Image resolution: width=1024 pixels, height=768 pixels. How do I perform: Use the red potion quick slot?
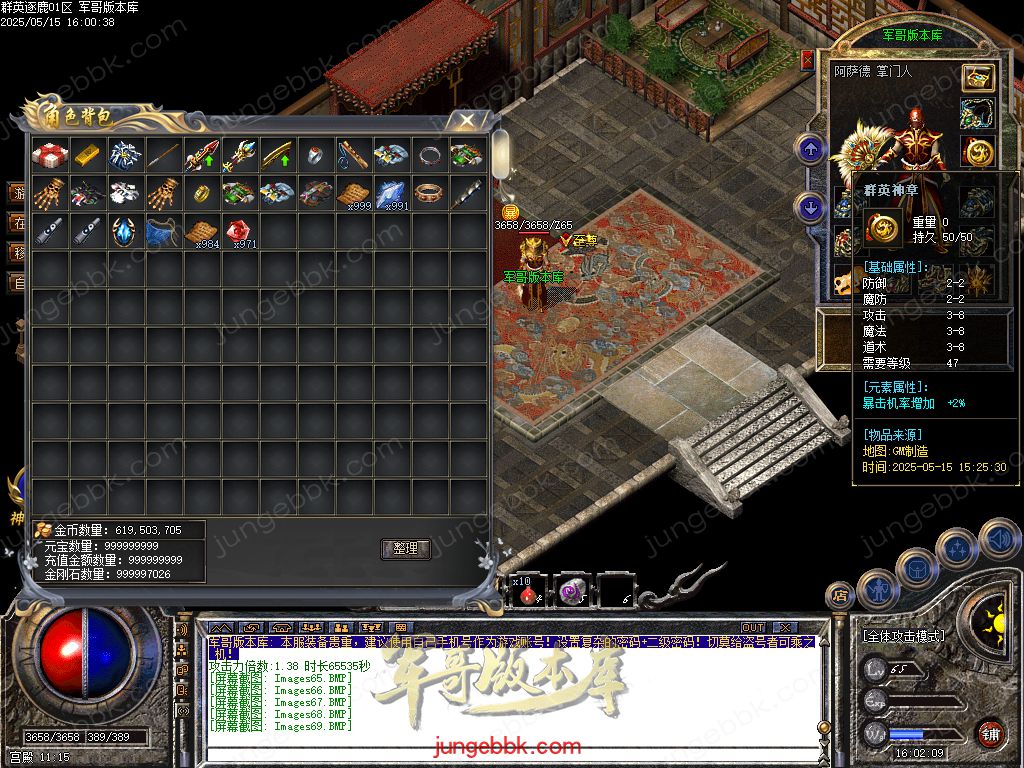coord(528,592)
